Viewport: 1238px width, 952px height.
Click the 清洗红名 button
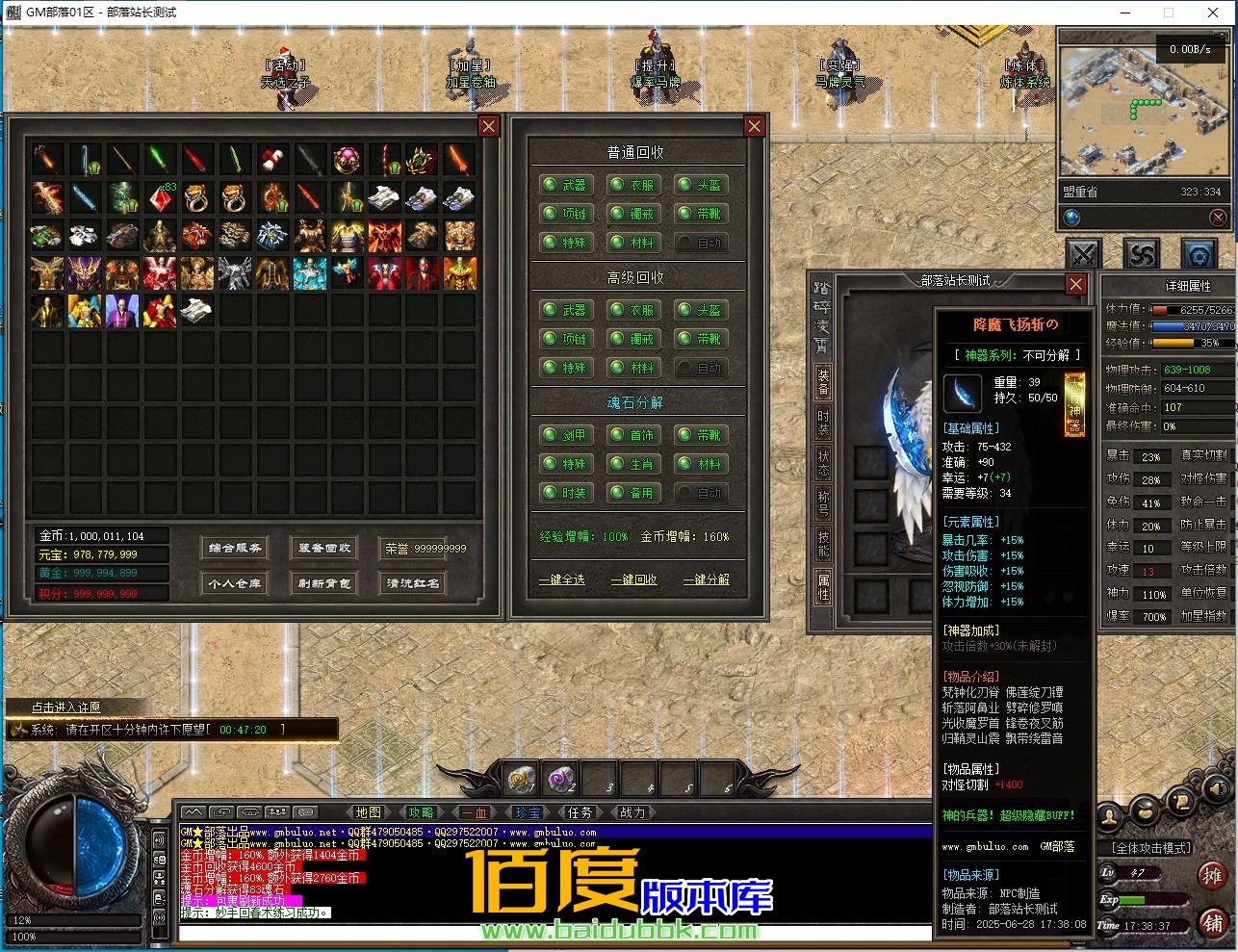[413, 583]
